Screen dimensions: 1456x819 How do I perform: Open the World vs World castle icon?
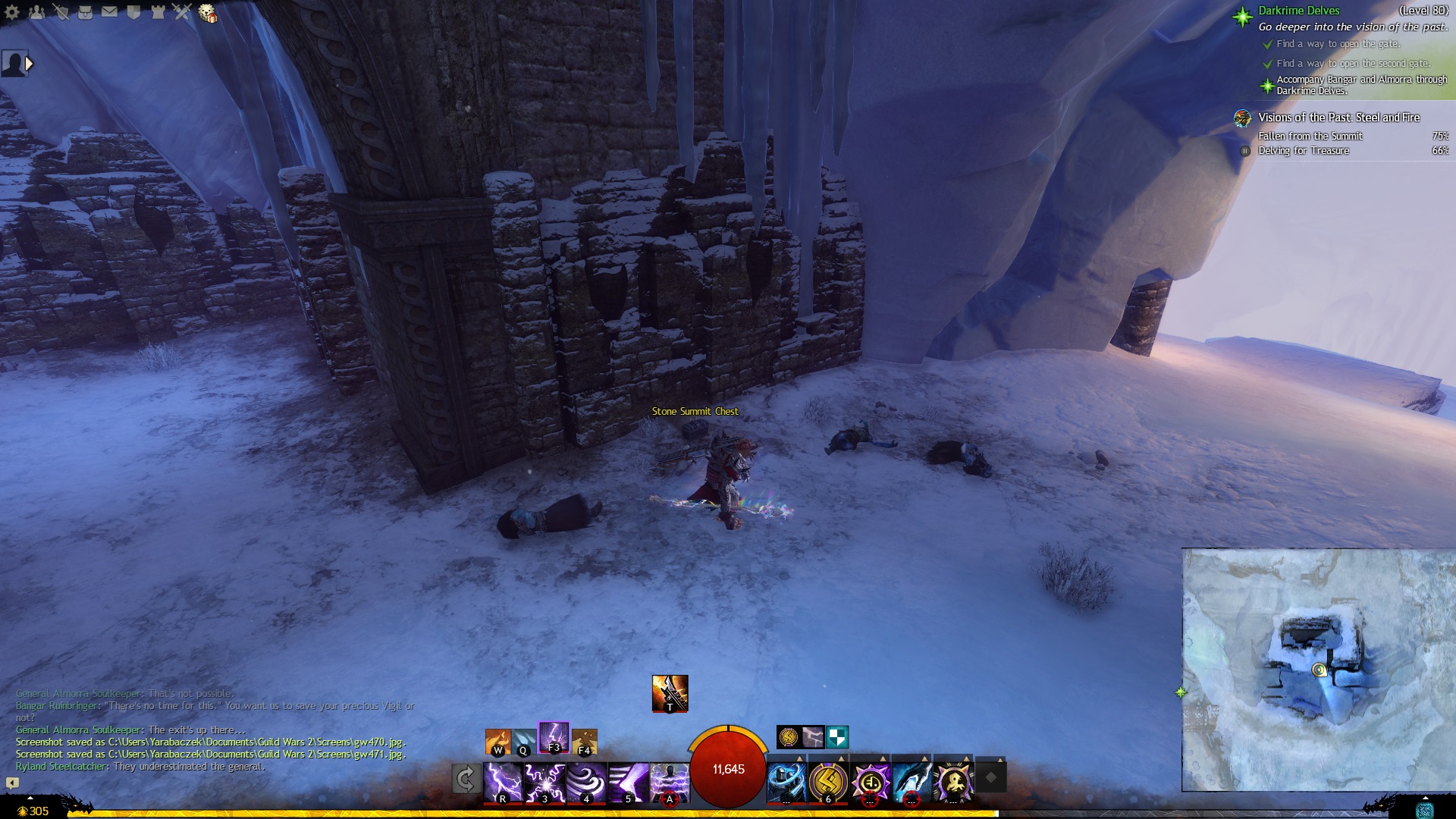[x=158, y=12]
